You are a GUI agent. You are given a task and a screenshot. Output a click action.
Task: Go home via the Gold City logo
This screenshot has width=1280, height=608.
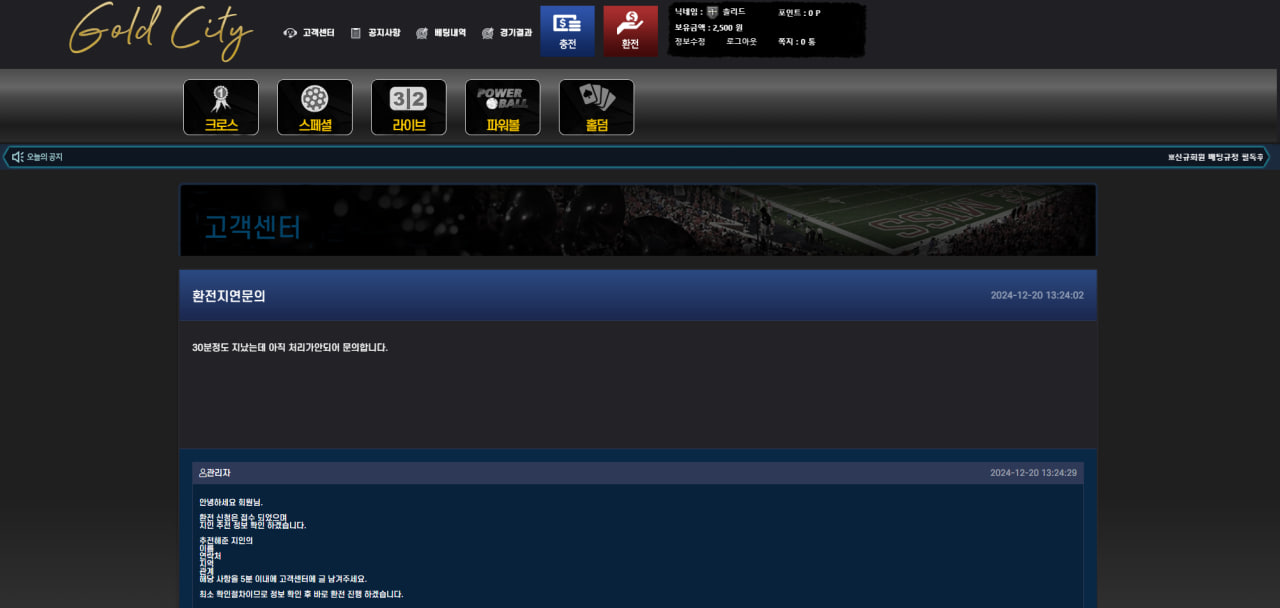[x=160, y=31]
